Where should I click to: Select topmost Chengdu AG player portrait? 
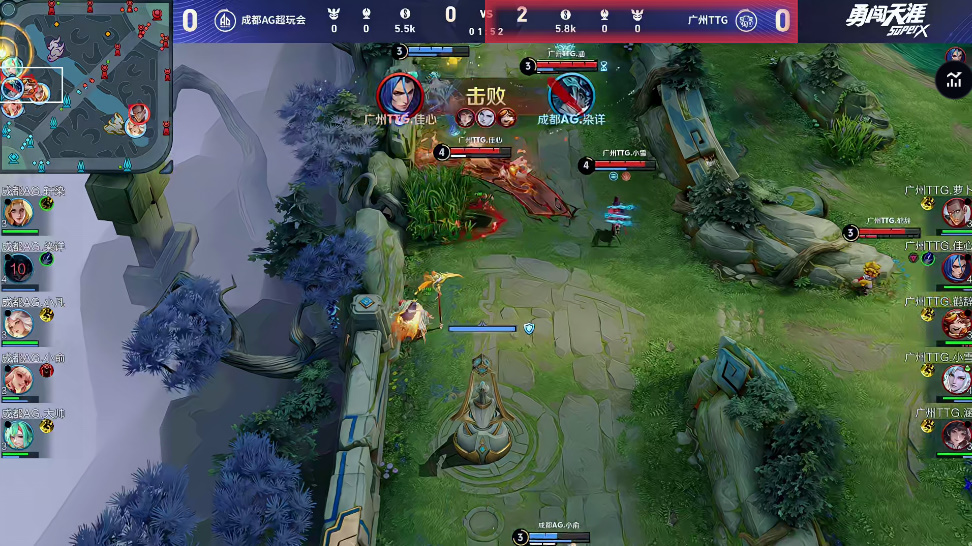tap(18, 212)
